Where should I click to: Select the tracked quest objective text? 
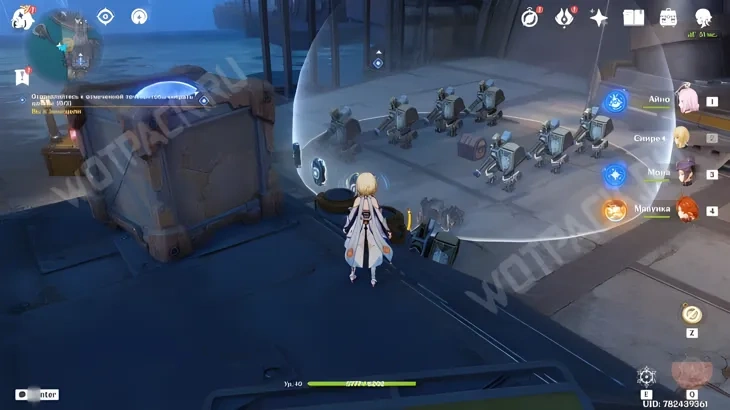(x=110, y=100)
